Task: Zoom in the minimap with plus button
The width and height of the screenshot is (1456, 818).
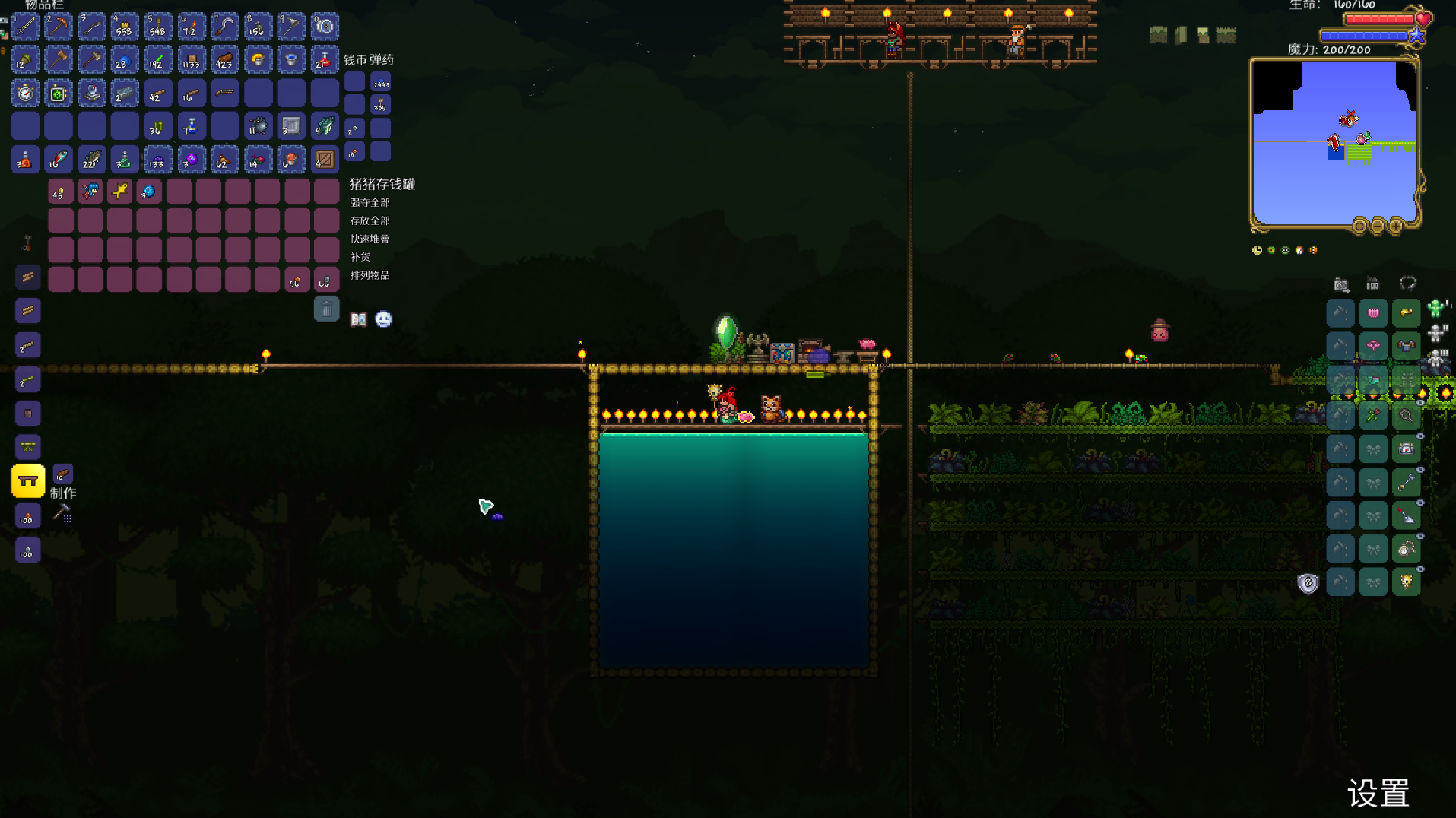Action: [1396, 226]
